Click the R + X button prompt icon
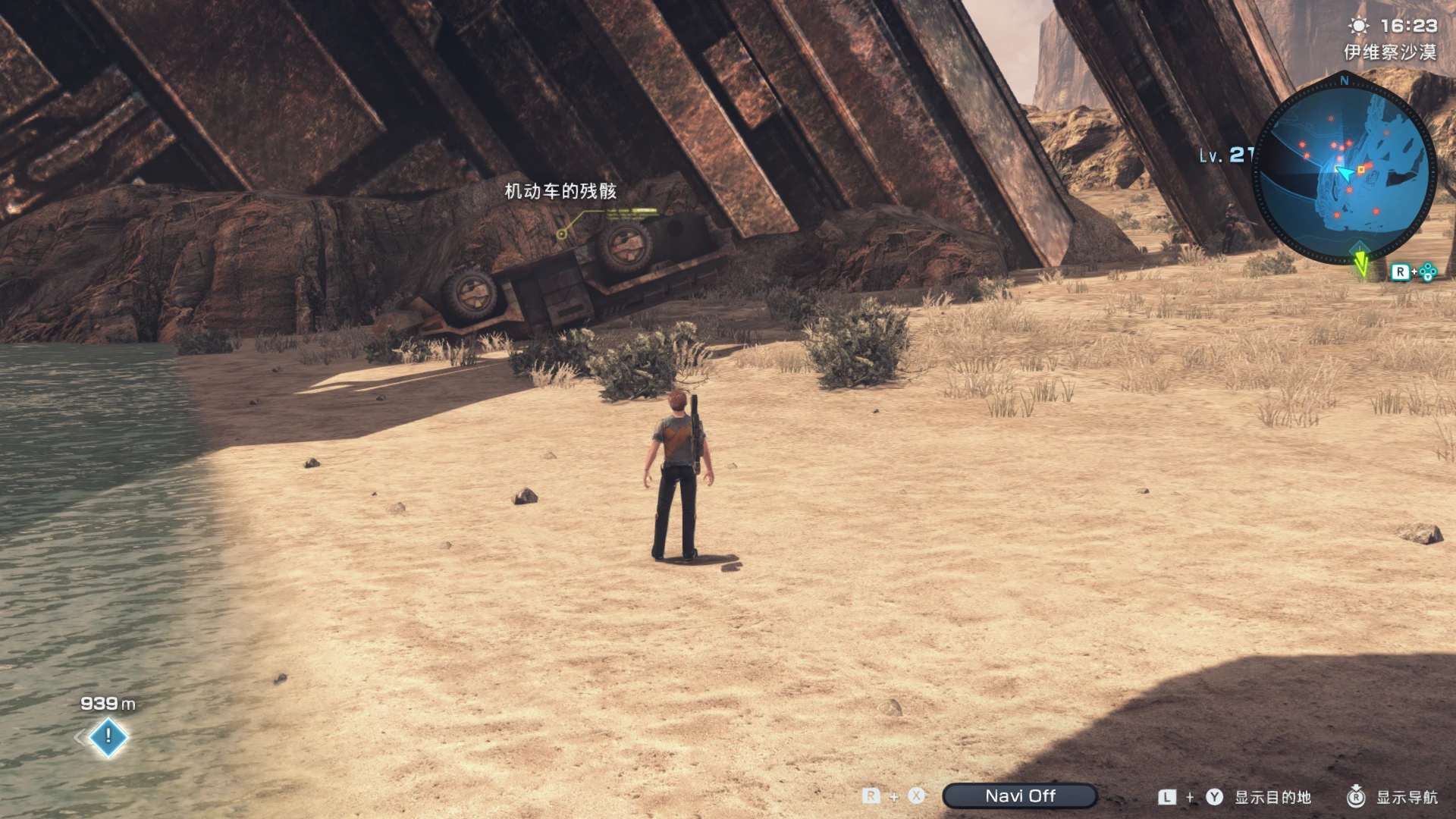 click(895, 796)
